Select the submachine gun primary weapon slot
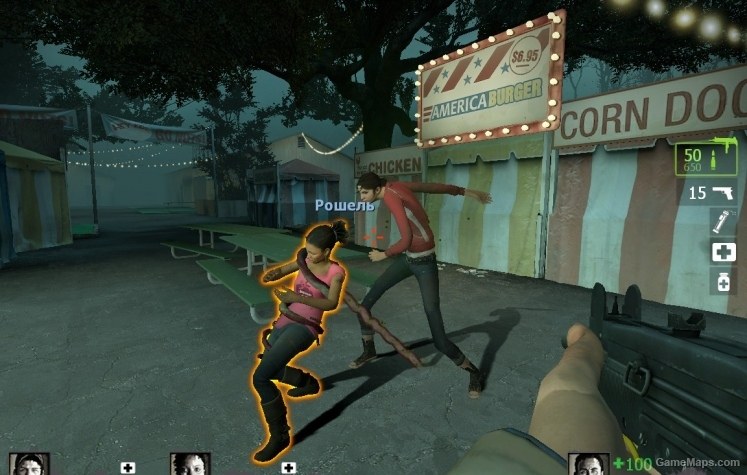This screenshot has width=747, height=475. coord(705,159)
